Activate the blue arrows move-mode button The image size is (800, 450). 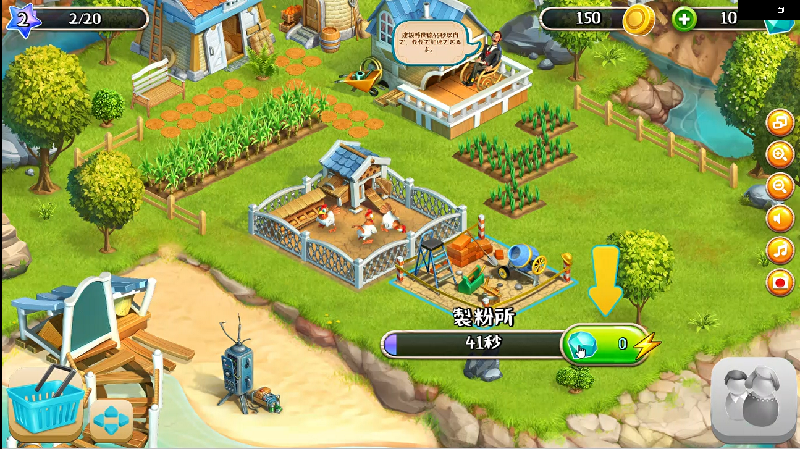point(111,420)
